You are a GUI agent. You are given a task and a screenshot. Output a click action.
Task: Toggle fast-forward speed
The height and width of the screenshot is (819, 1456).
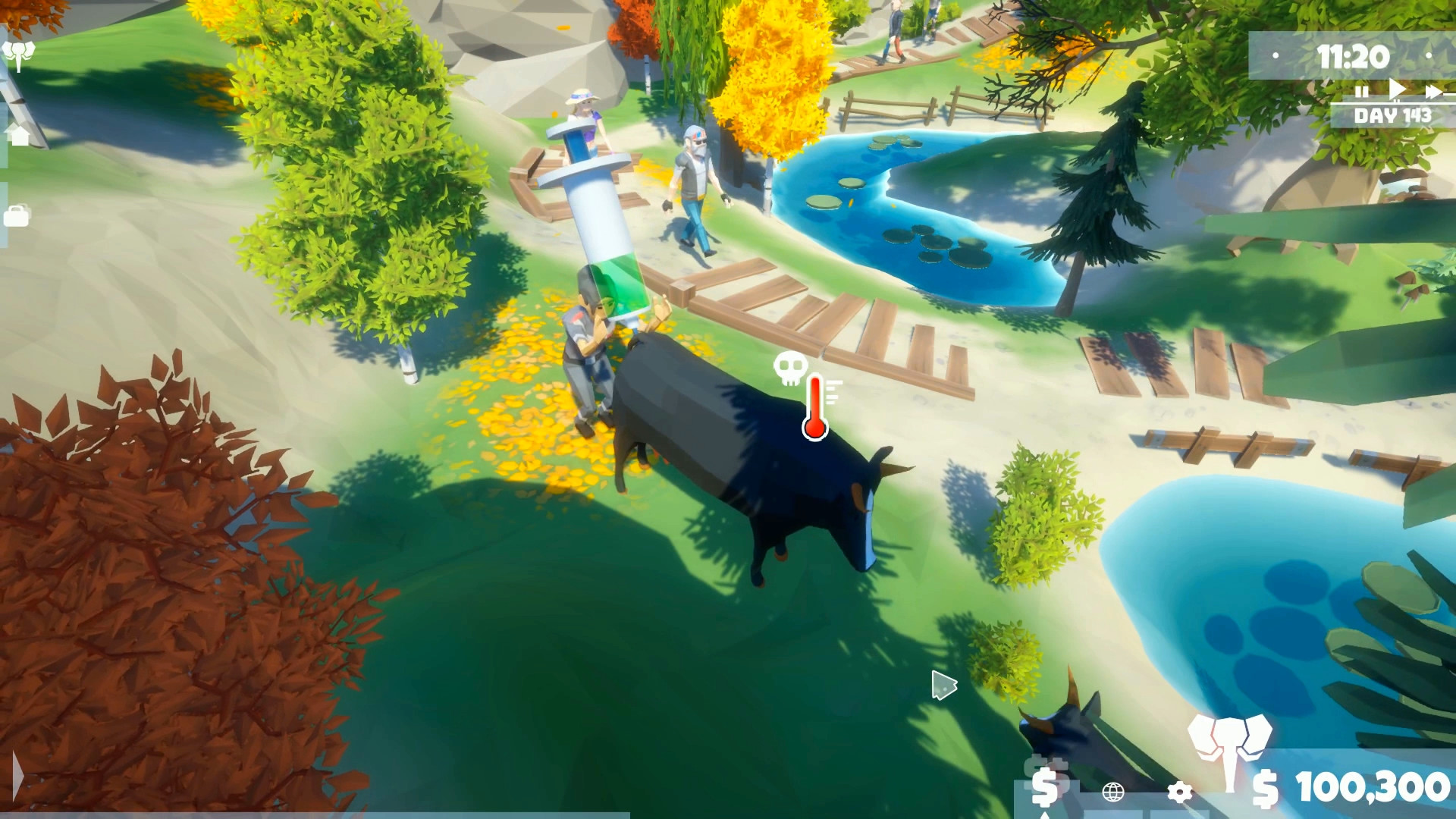coord(1432,91)
